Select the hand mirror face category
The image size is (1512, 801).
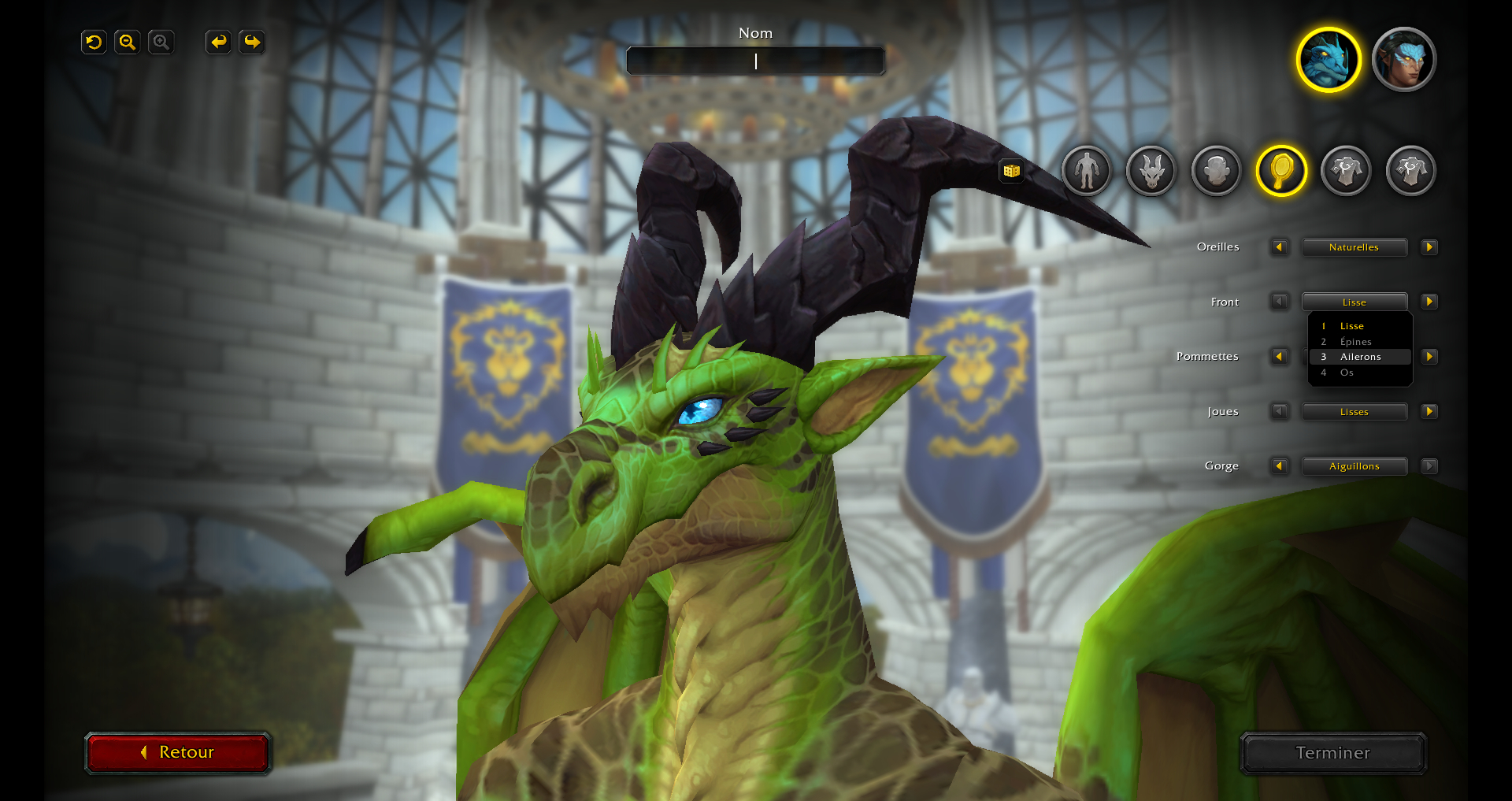coord(1281,170)
